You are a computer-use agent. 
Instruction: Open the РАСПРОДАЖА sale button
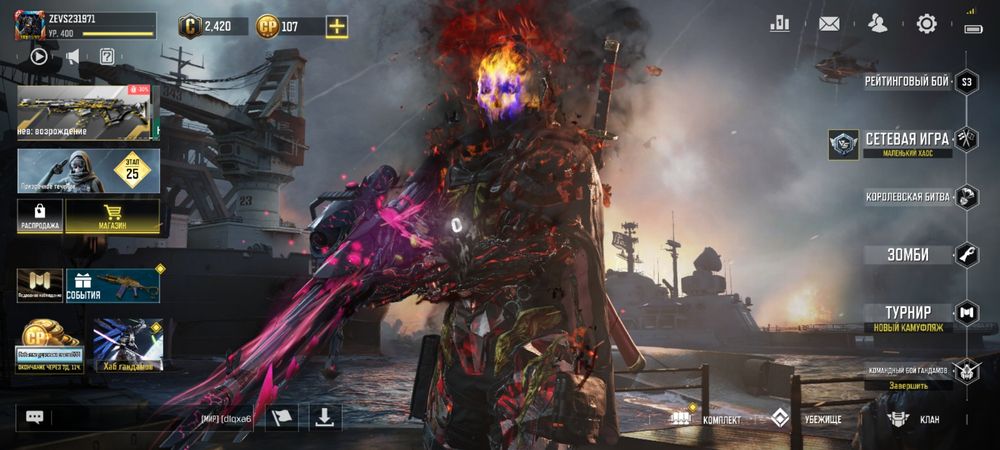point(40,215)
